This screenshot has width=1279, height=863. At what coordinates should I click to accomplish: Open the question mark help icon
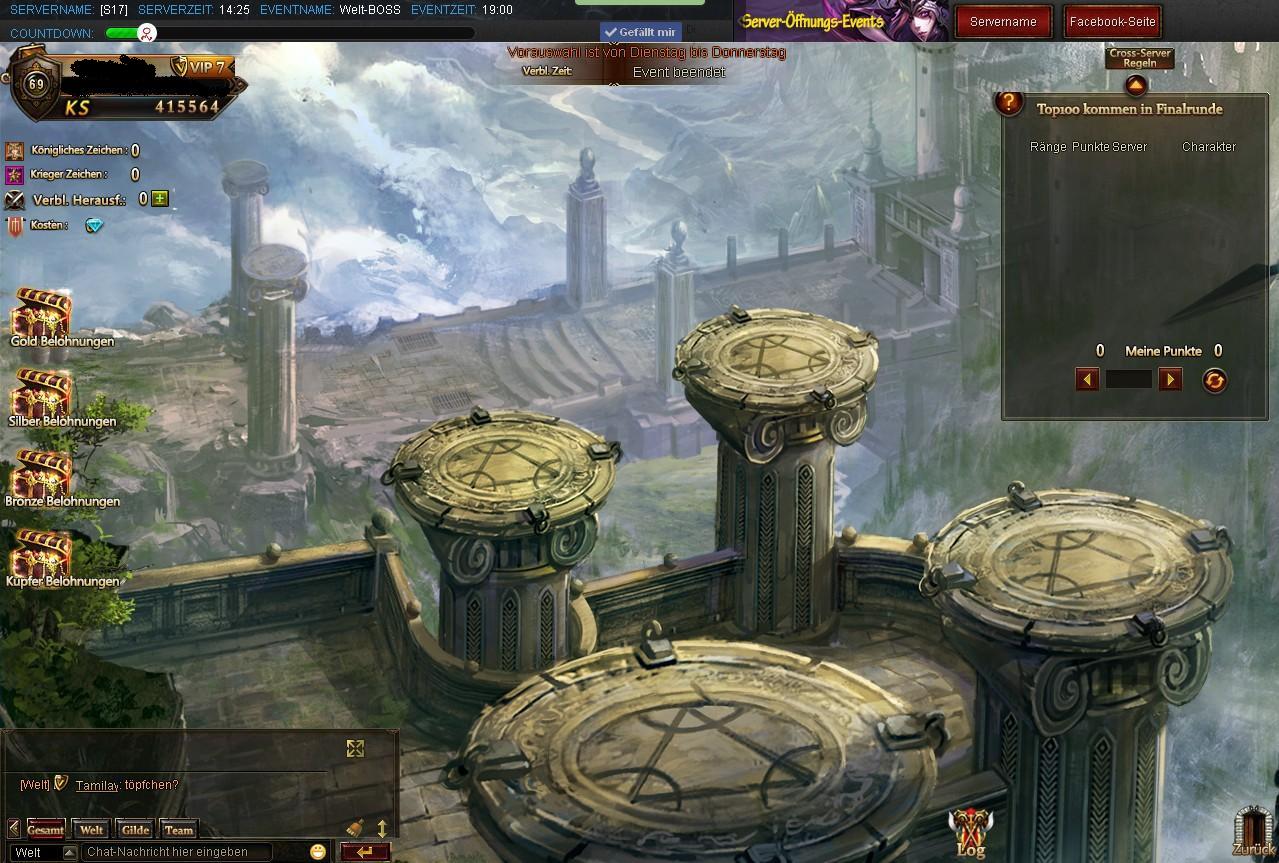point(1010,102)
